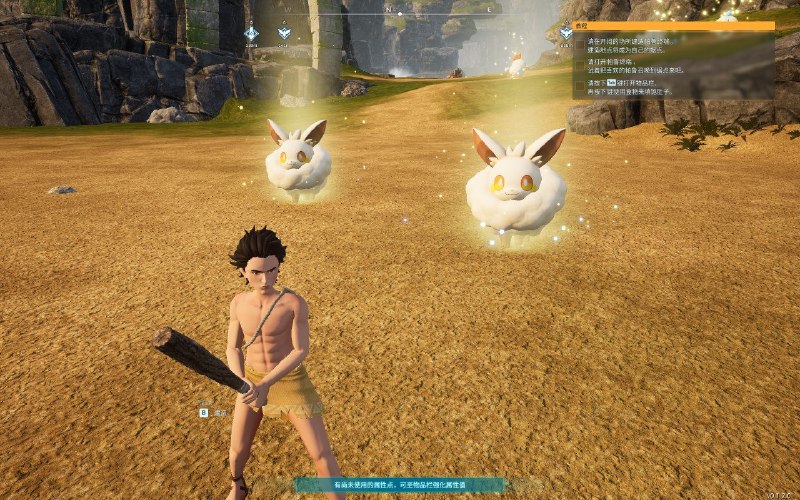
Task: Tick the tutorial checkbox about building a base
Action: [580, 45]
